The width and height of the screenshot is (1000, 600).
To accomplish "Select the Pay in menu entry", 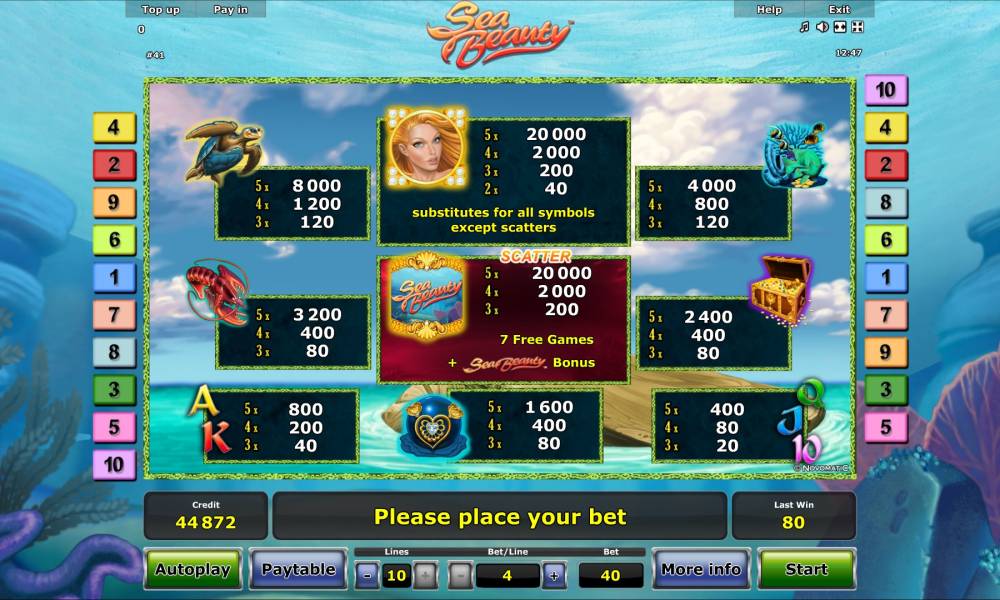I will pyautogui.click(x=231, y=9).
